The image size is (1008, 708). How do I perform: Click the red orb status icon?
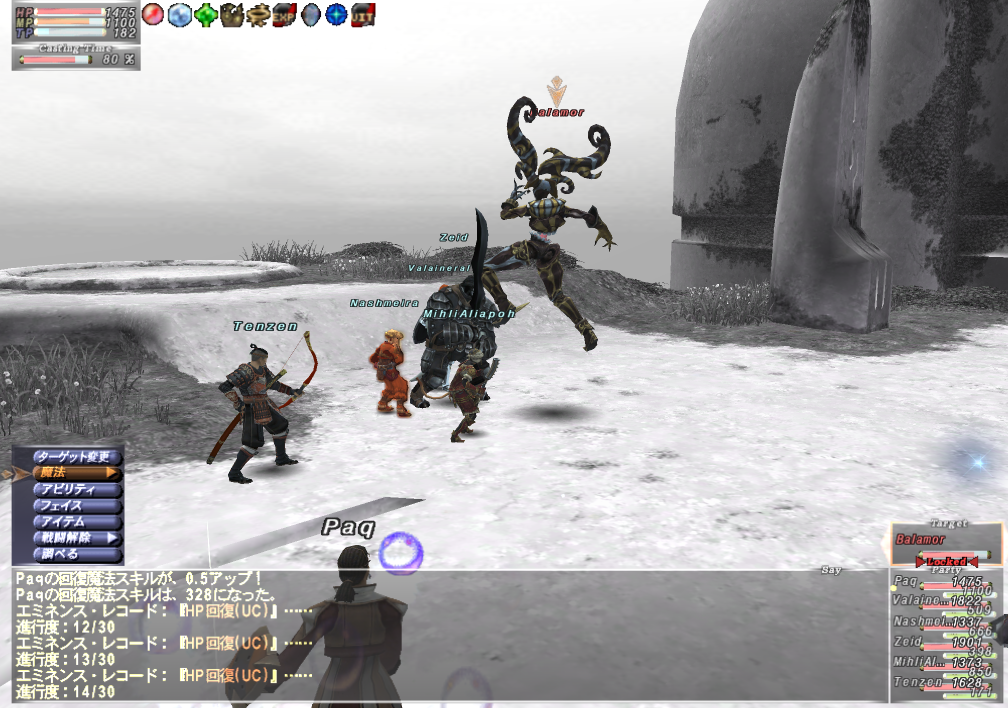point(153,15)
